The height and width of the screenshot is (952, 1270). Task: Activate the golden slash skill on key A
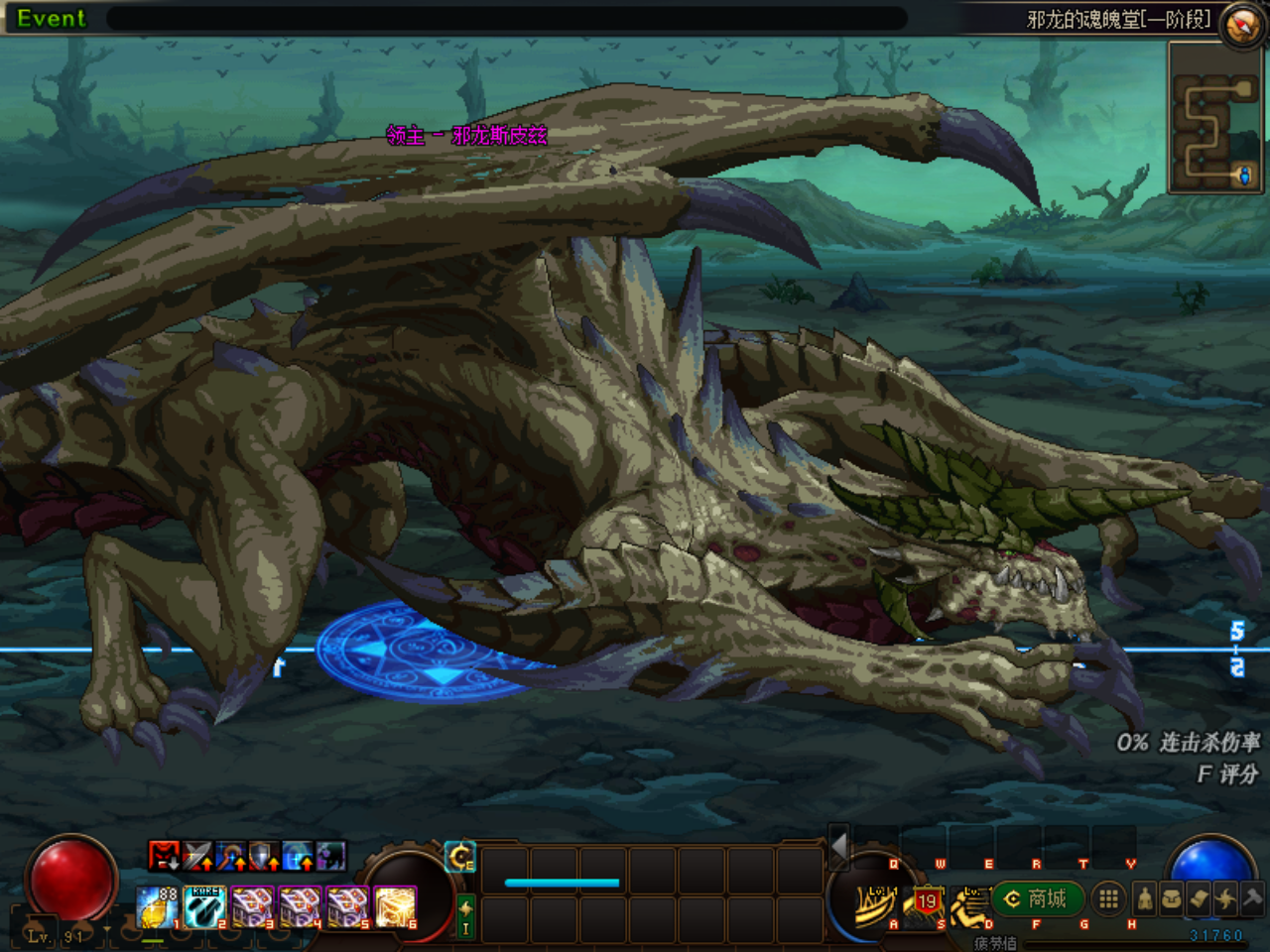coord(876,903)
